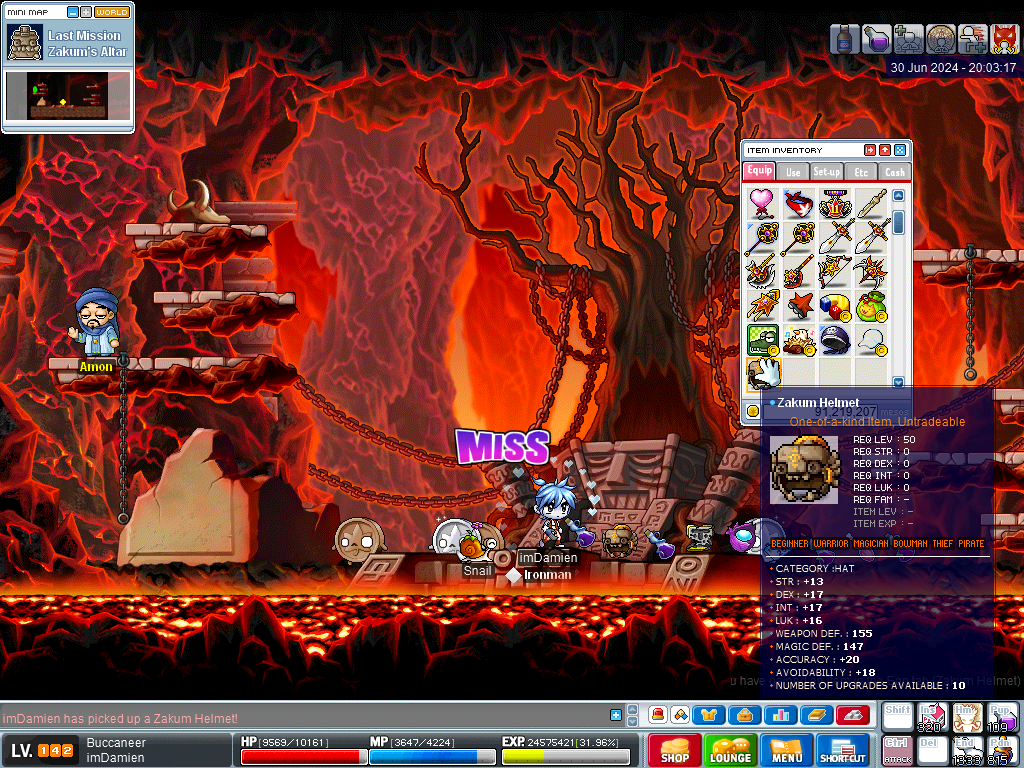Screen dimensions: 1024x768
Task: Switch to the Etc inventory tab
Action: pos(861,172)
